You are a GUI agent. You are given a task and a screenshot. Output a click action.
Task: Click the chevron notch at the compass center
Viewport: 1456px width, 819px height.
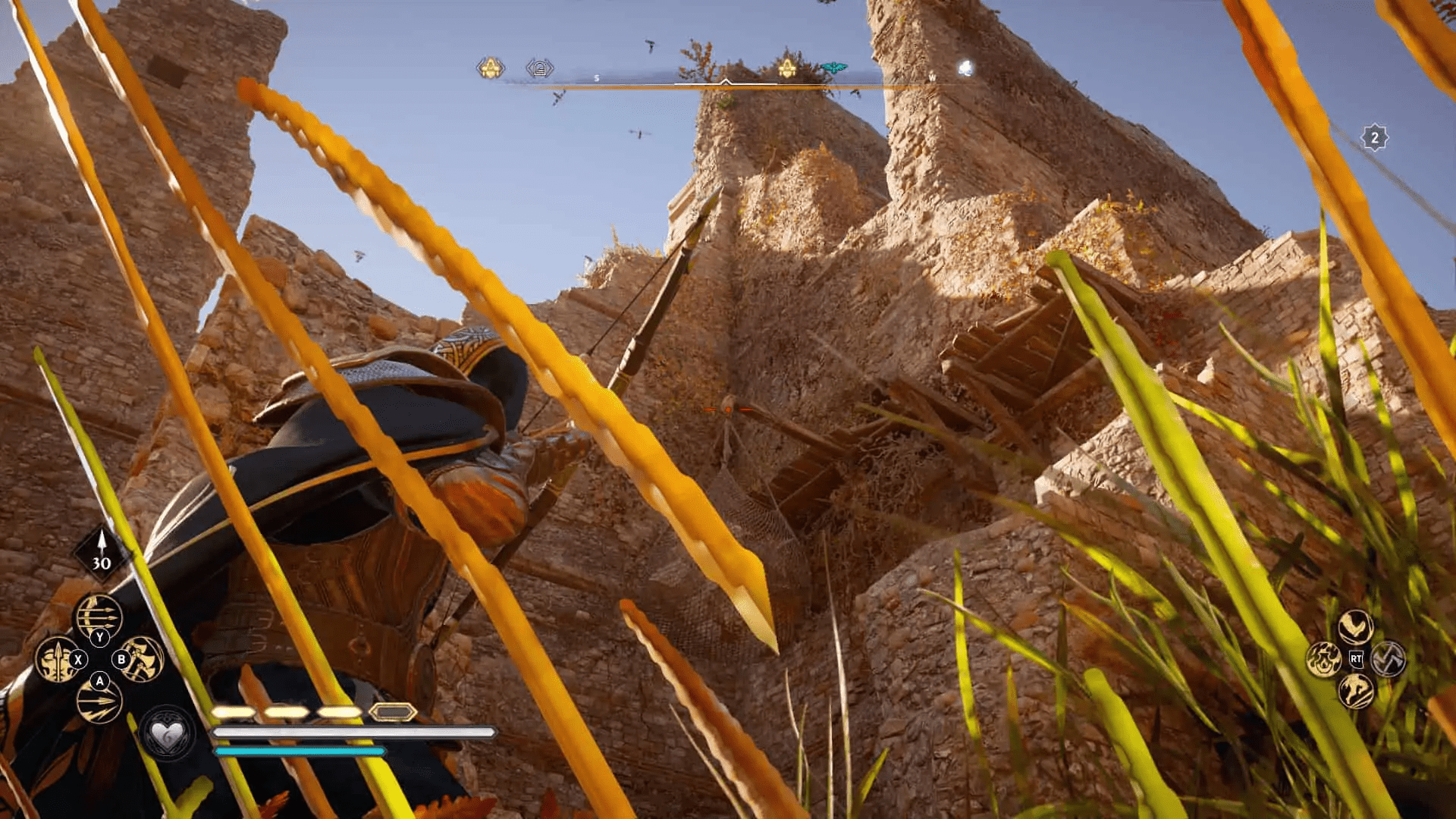(x=726, y=81)
